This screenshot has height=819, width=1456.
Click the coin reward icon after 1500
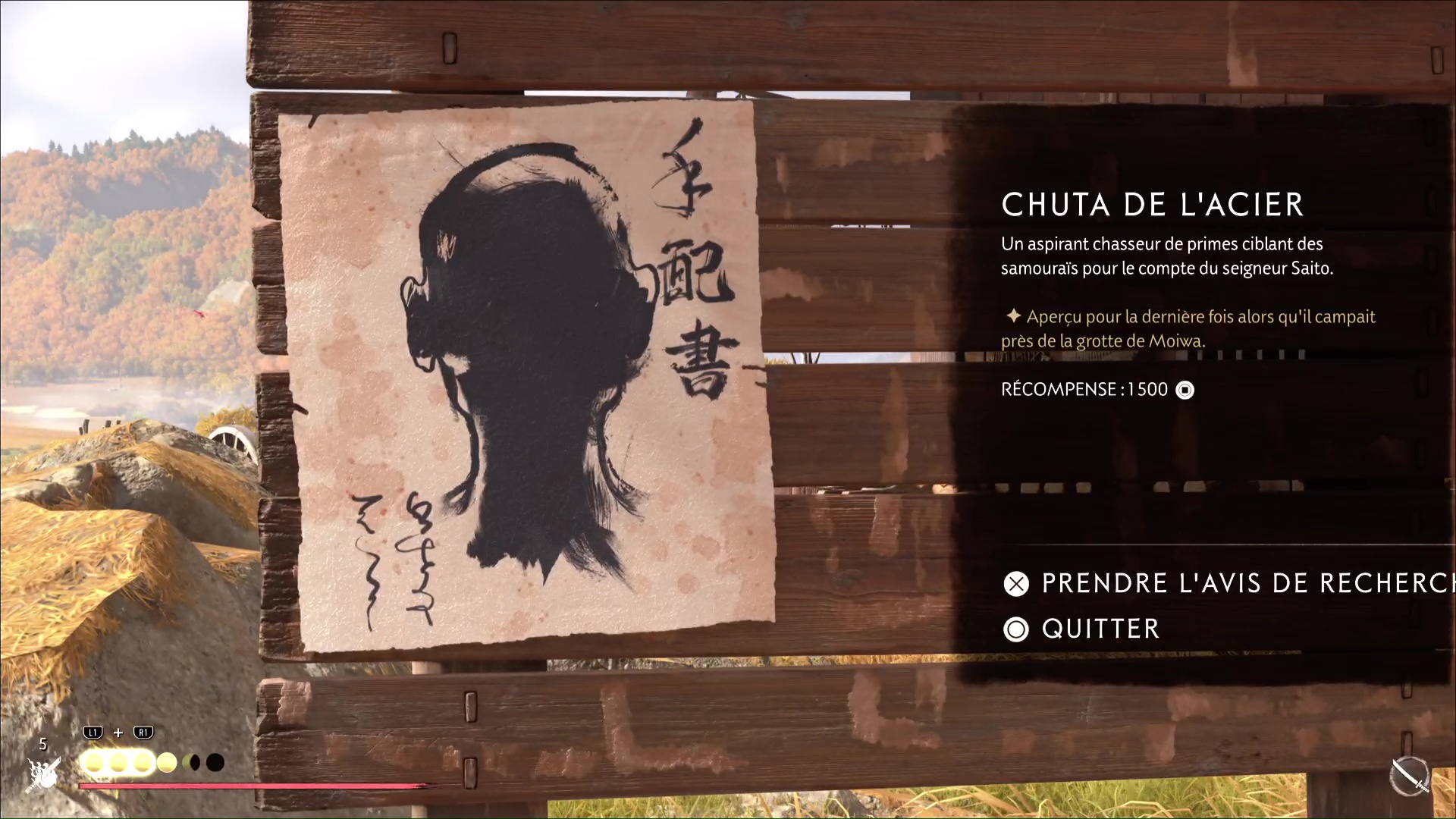[x=1184, y=390]
